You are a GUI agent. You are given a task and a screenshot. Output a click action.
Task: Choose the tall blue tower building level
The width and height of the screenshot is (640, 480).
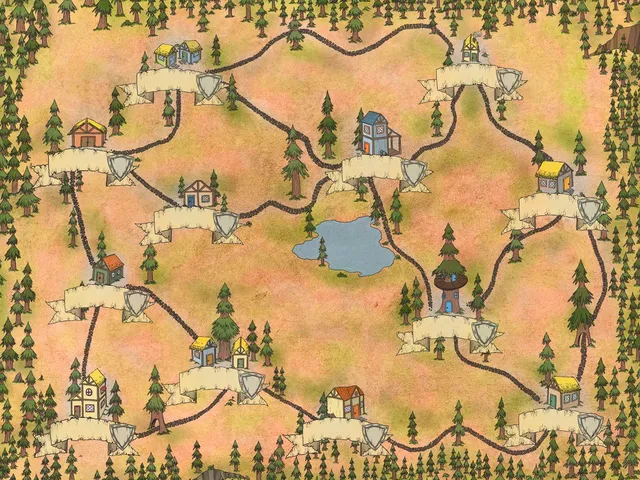pyautogui.click(x=377, y=135)
